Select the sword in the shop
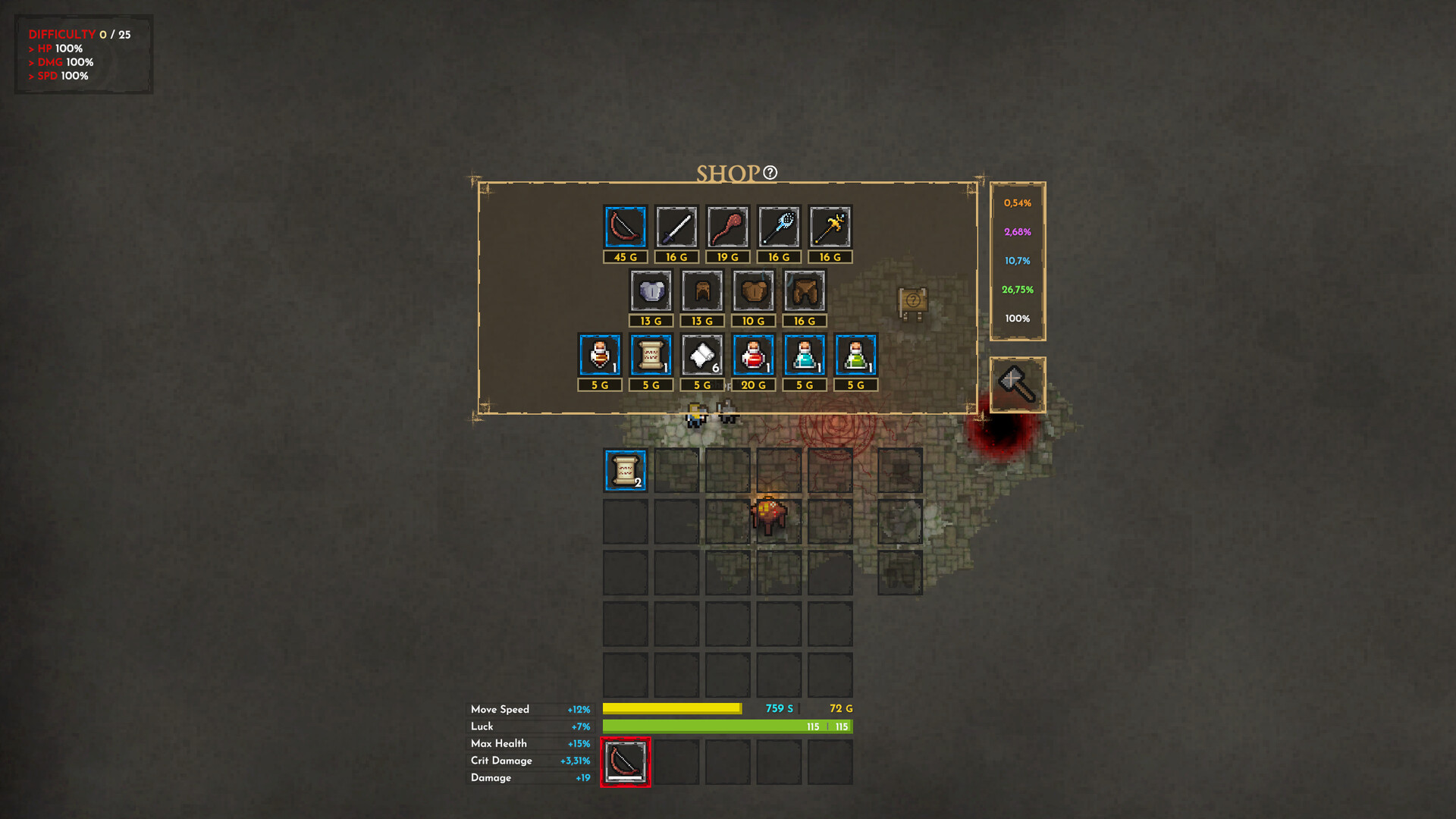The width and height of the screenshot is (1456, 819). point(675,227)
